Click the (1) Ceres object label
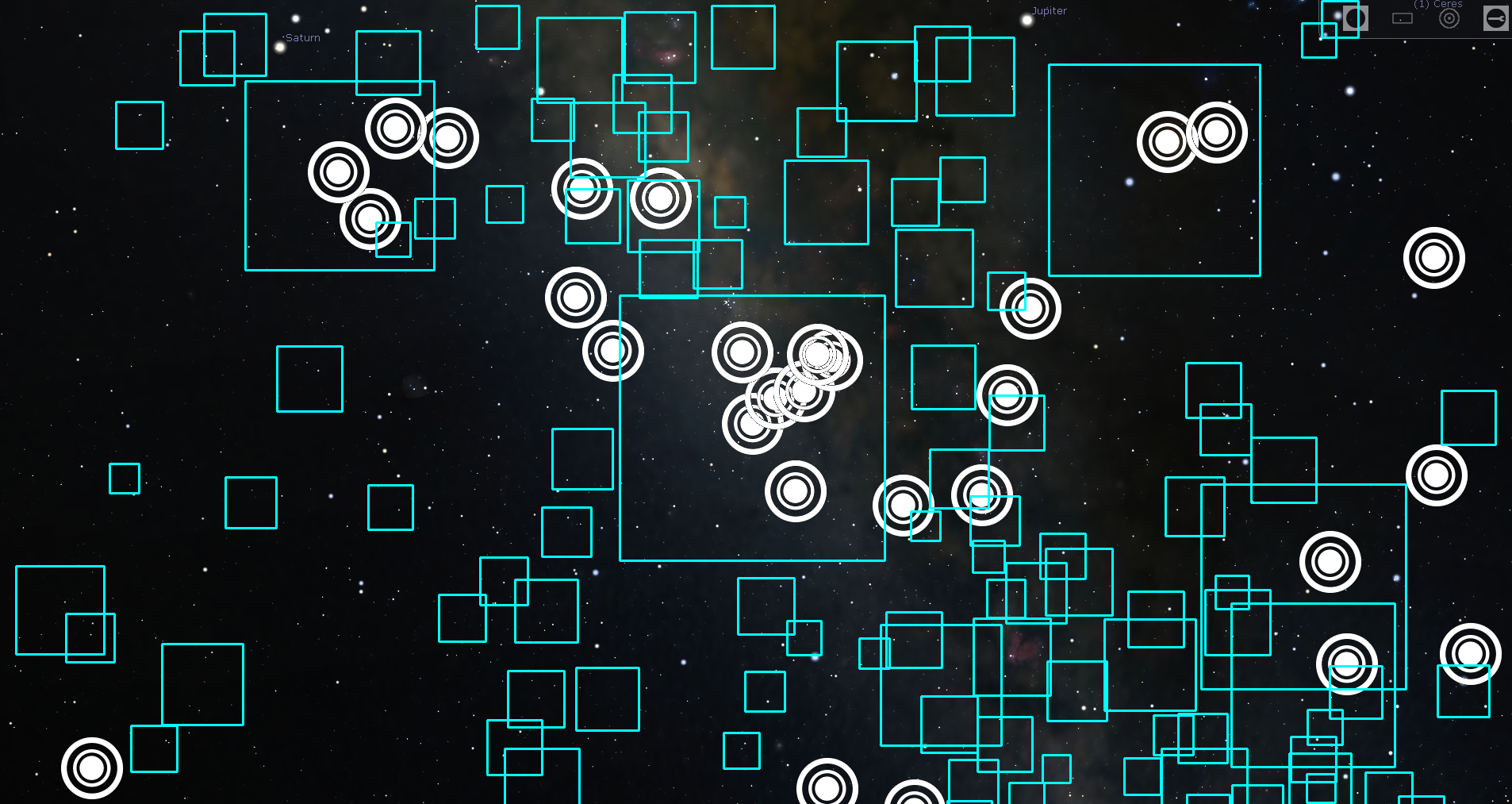The height and width of the screenshot is (804, 1512). [1438, 4]
